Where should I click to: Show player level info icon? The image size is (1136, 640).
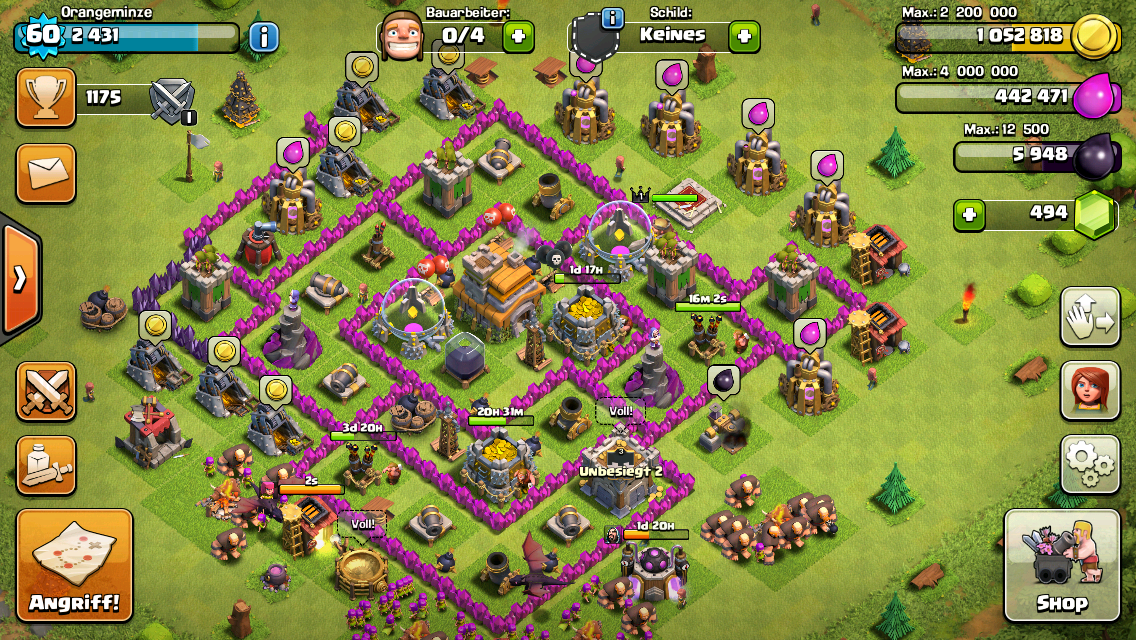(x=263, y=38)
